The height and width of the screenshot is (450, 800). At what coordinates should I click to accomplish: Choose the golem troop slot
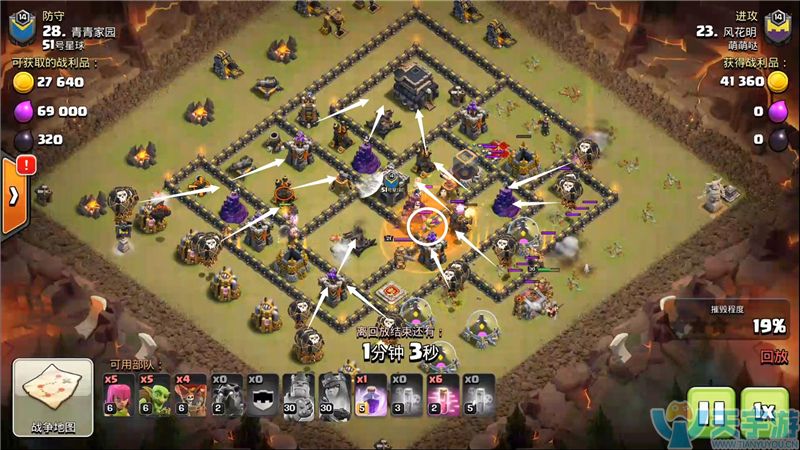pos(227,393)
